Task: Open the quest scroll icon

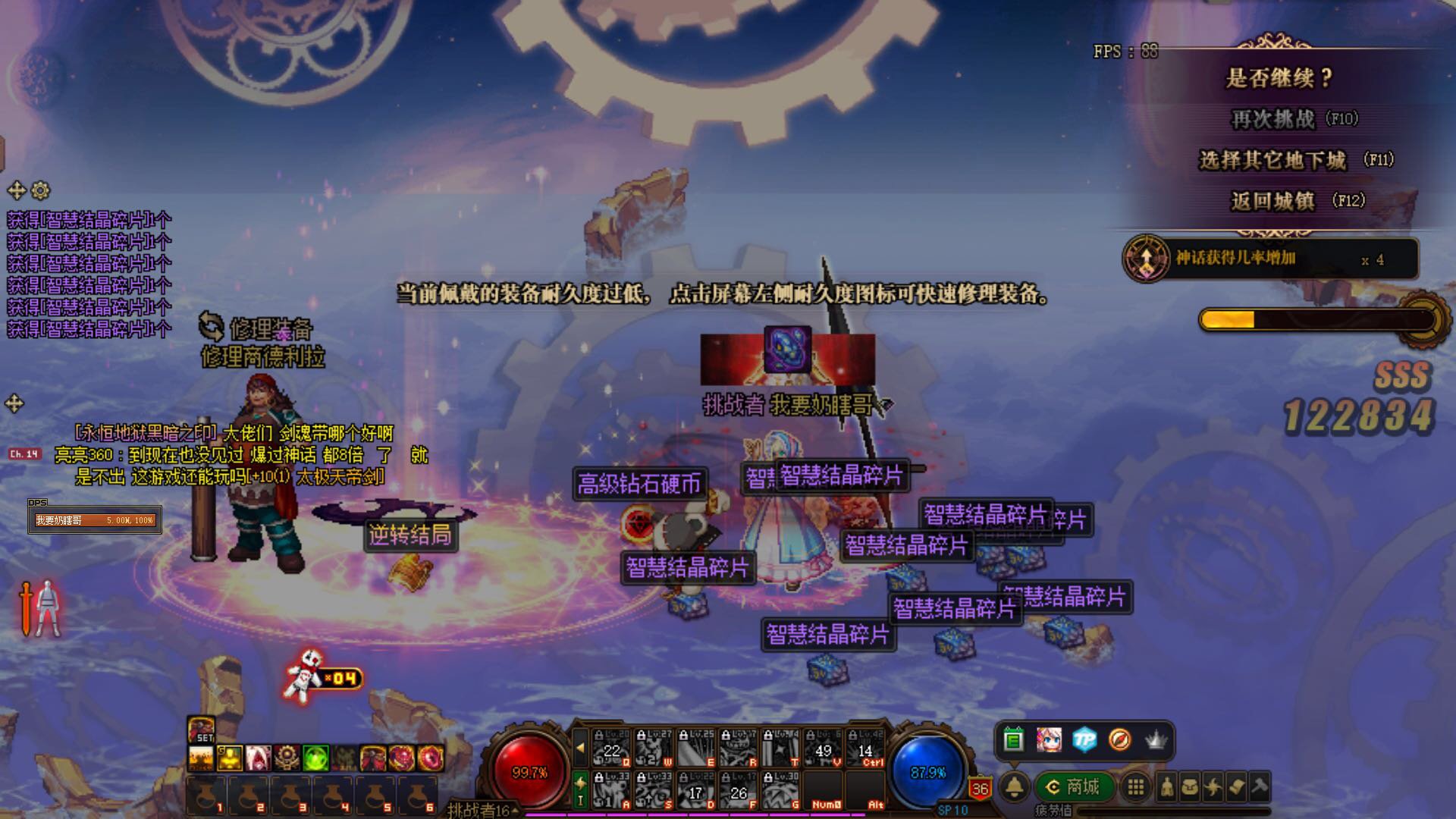Action: 1237,787
